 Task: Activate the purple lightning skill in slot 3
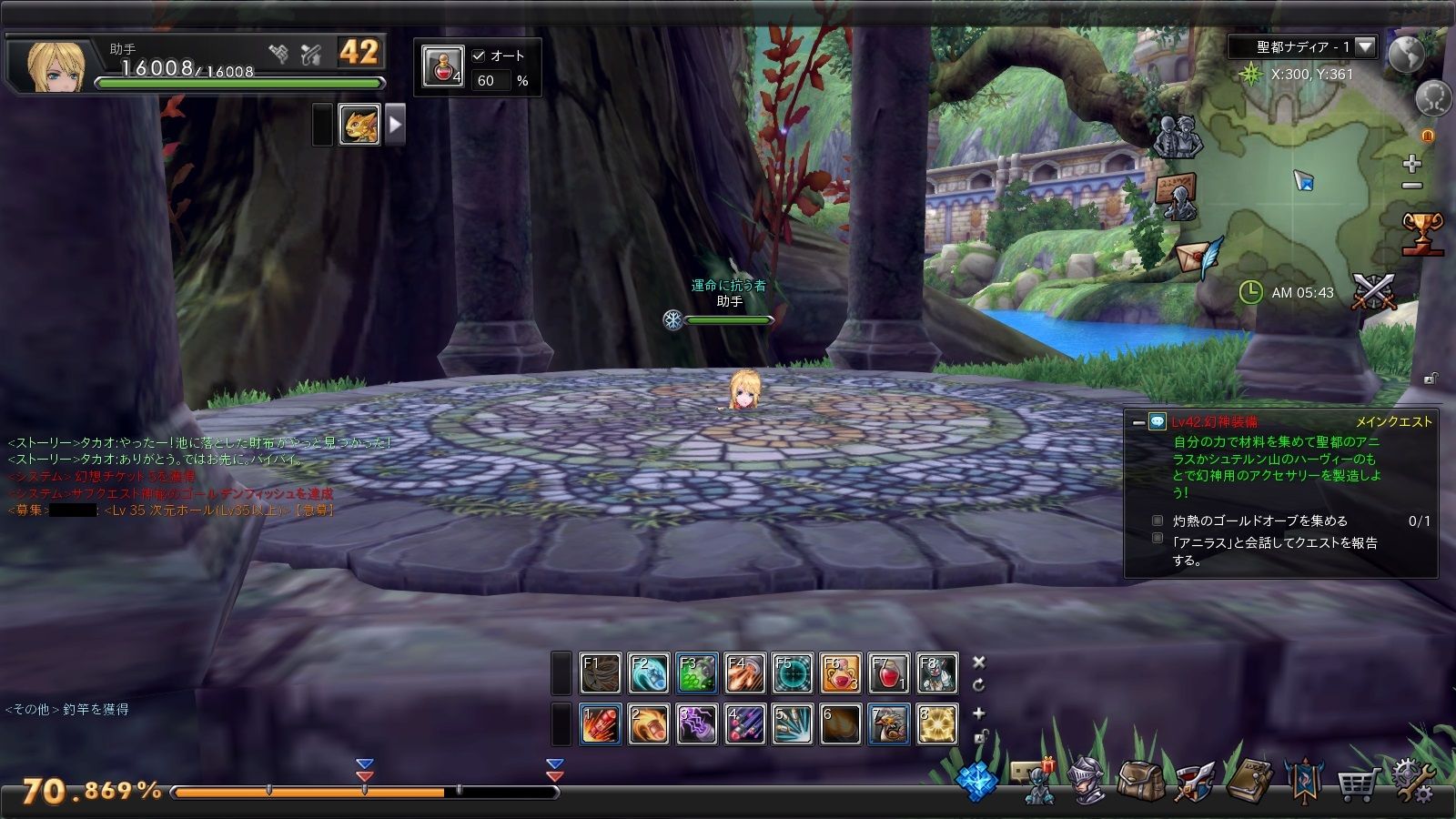(x=696, y=724)
